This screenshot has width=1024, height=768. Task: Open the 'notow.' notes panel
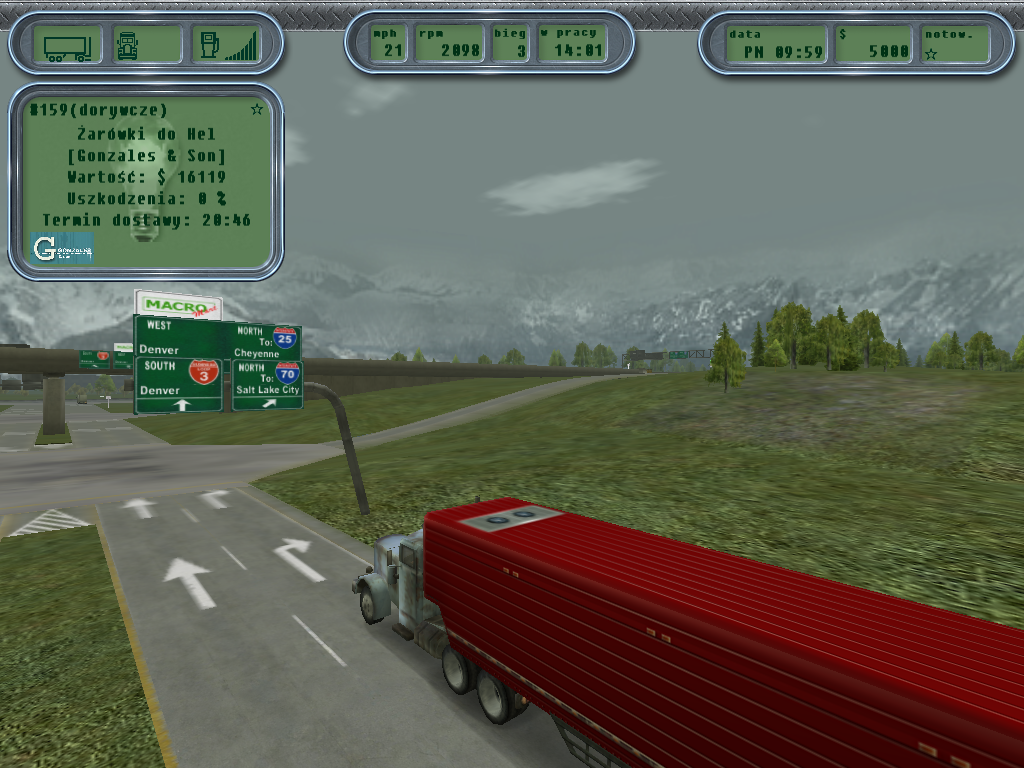[954, 44]
